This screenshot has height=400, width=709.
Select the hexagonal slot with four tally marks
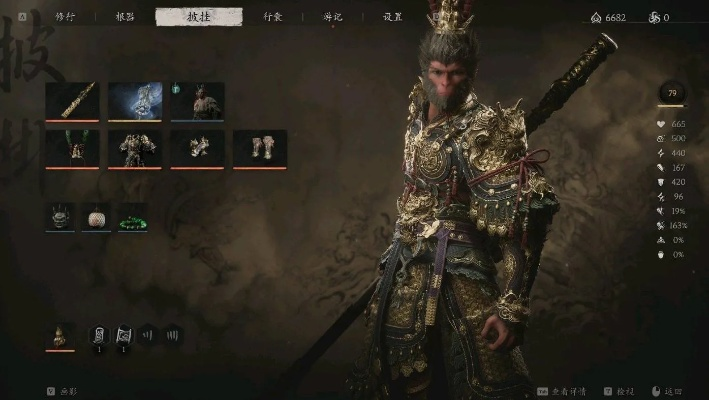[174, 335]
